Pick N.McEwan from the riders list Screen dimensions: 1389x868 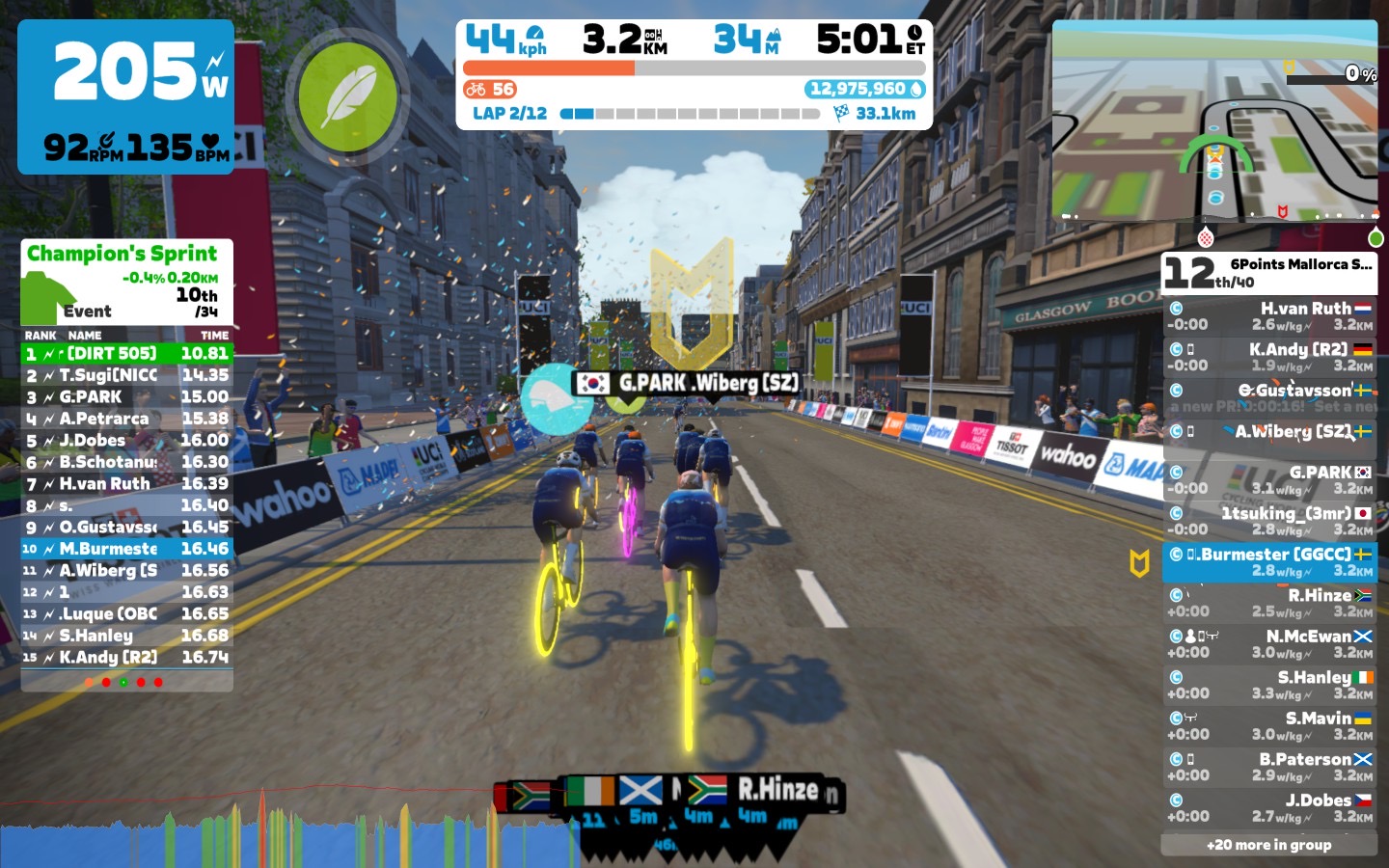(x=1268, y=643)
